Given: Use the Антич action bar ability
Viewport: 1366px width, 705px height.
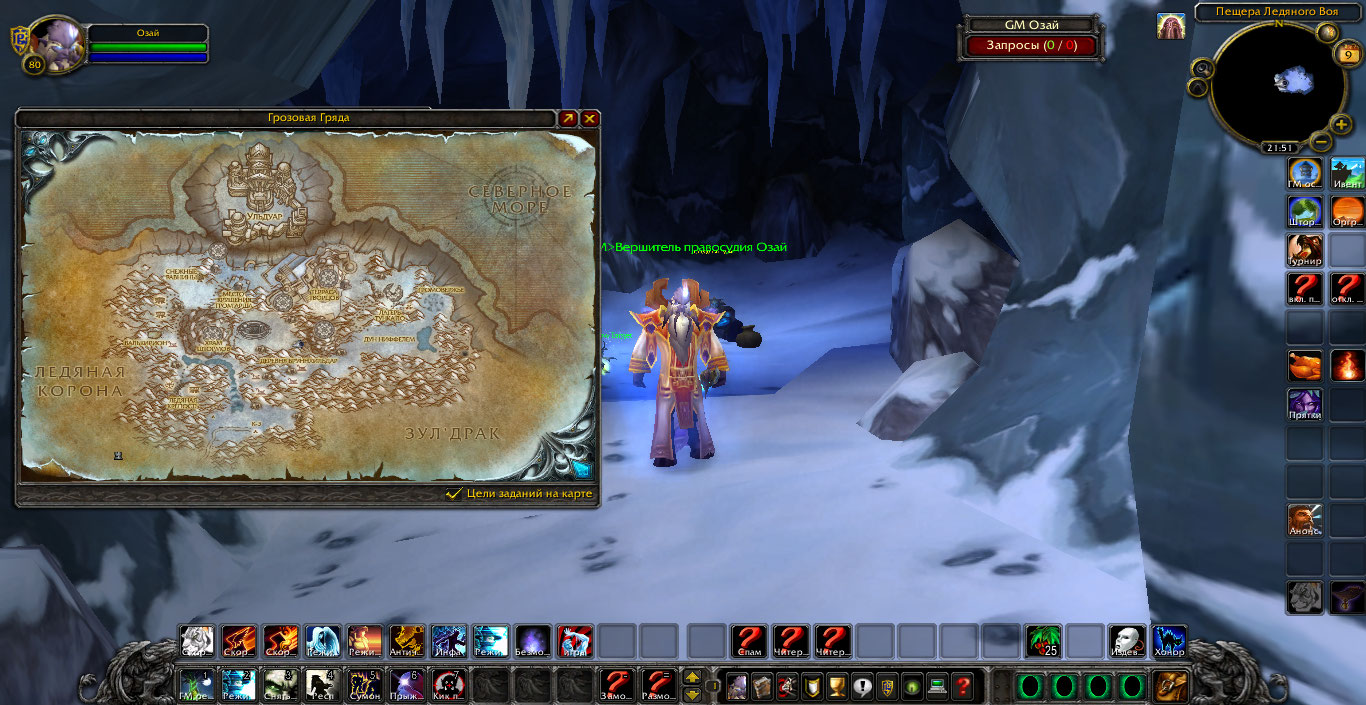Looking at the screenshot, I should pyautogui.click(x=407, y=640).
